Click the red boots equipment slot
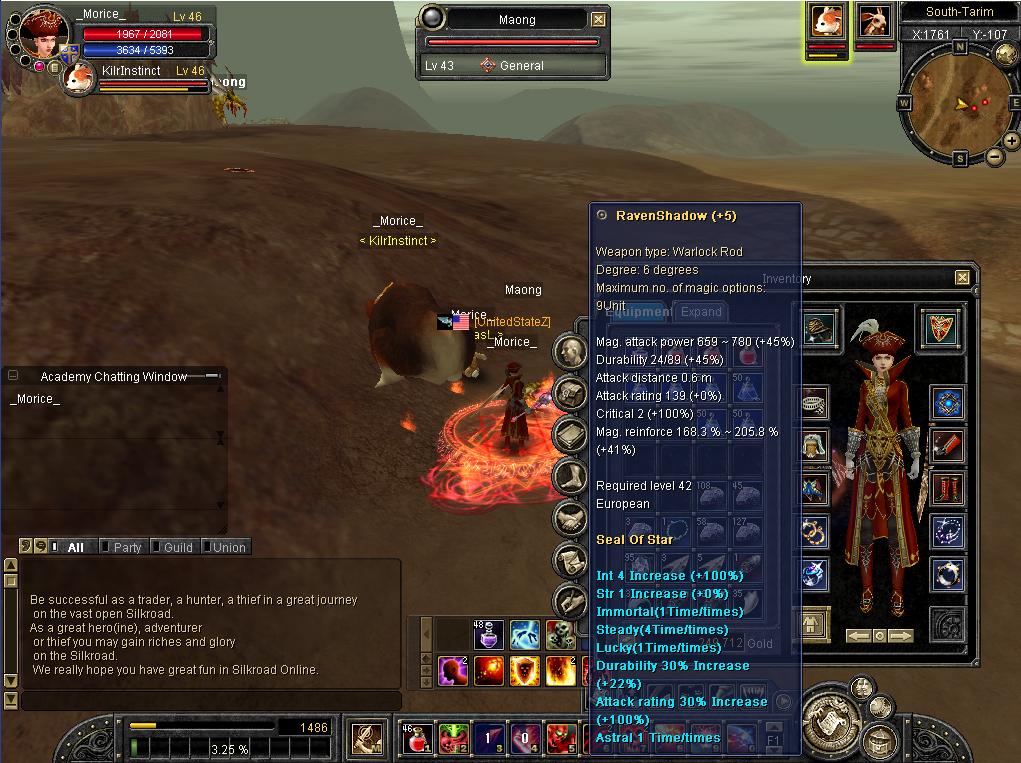The width and height of the screenshot is (1021, 763). pyautogui.click(x=946, y=489)
